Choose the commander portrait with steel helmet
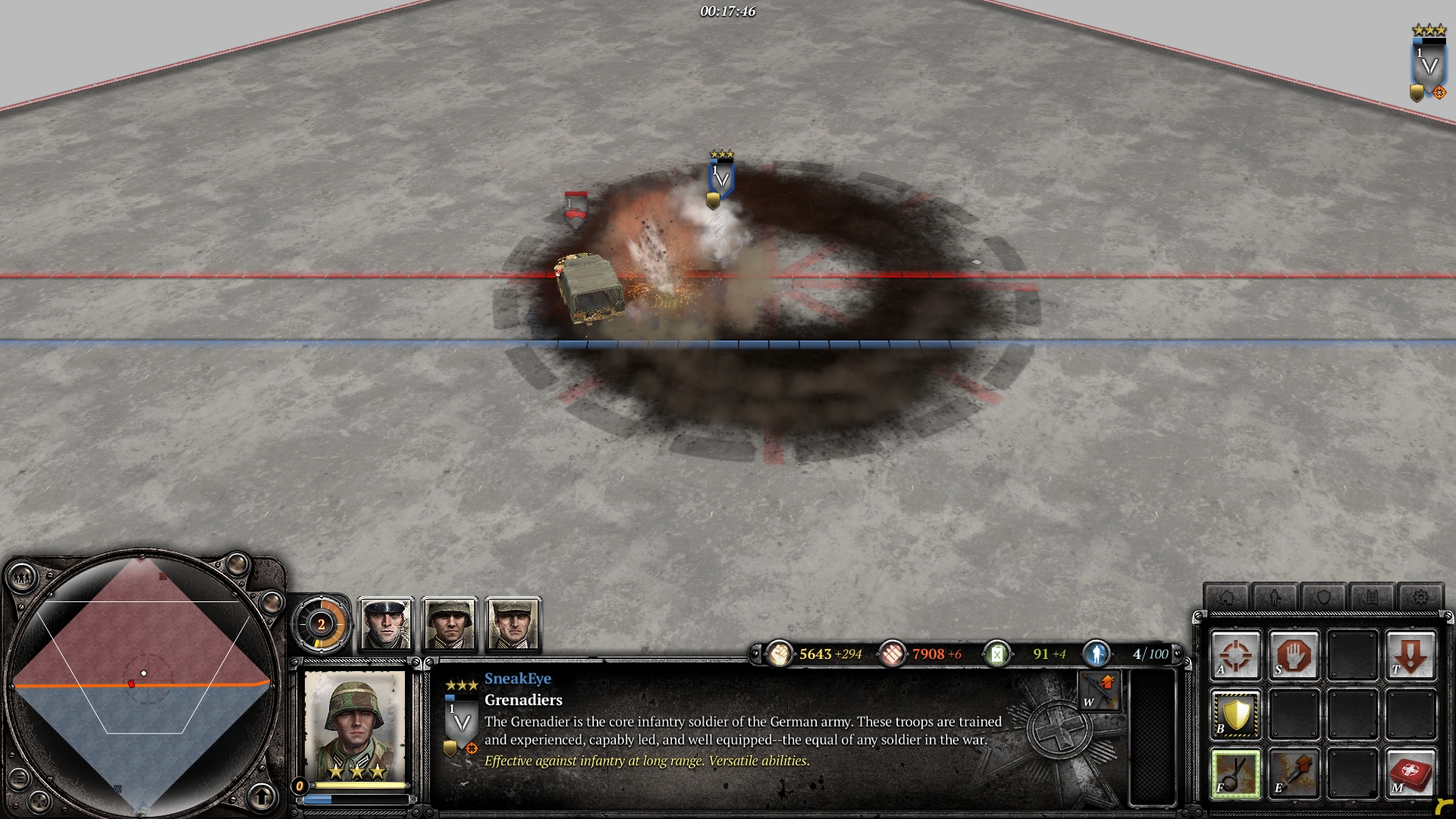The width and height of the screenshot is (1456, 819). point(450,625)
